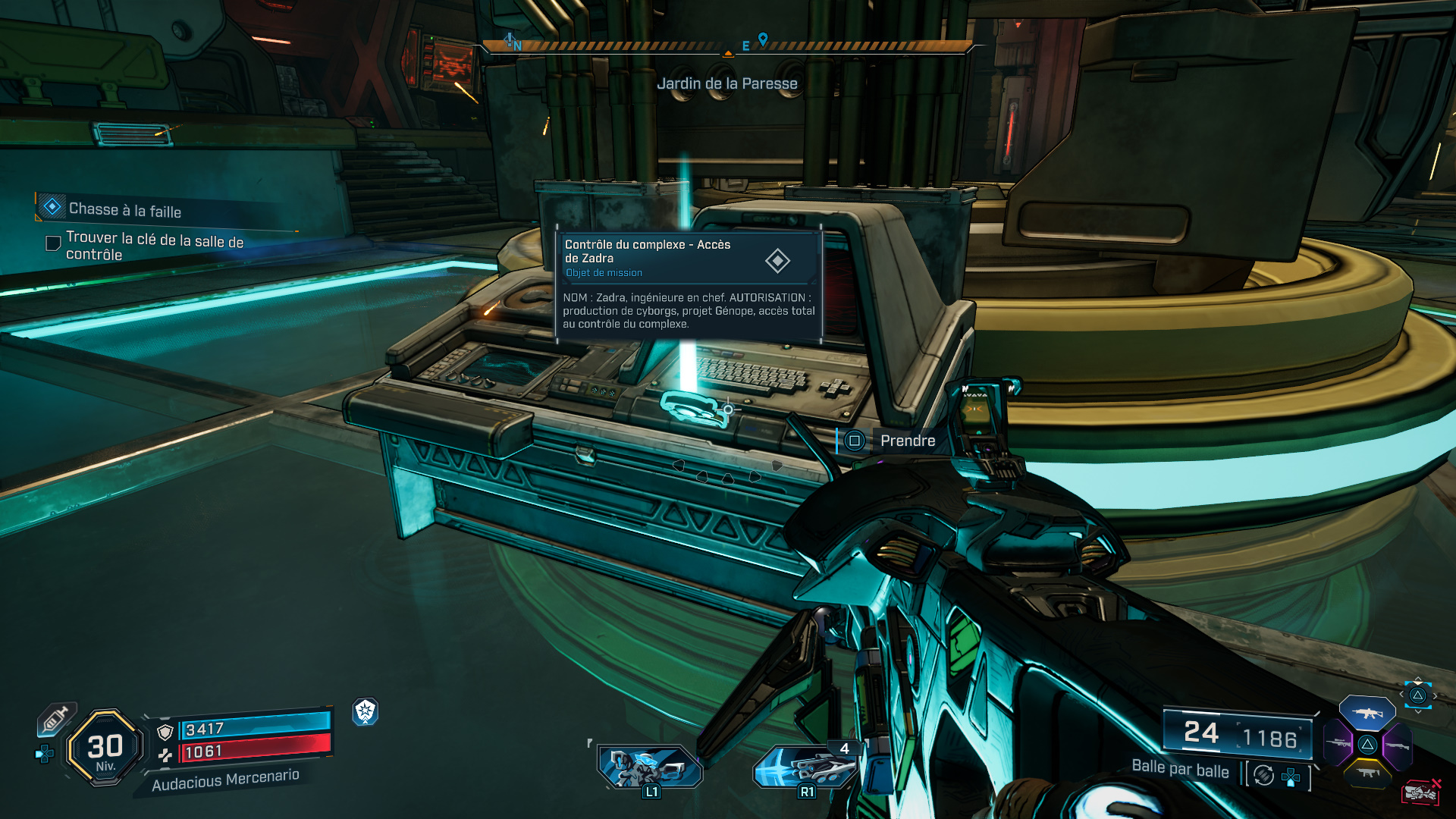This screenshot has width=1456, height=819.
Task: Click the shield buff status icon
Action: (x=366, y=711)
